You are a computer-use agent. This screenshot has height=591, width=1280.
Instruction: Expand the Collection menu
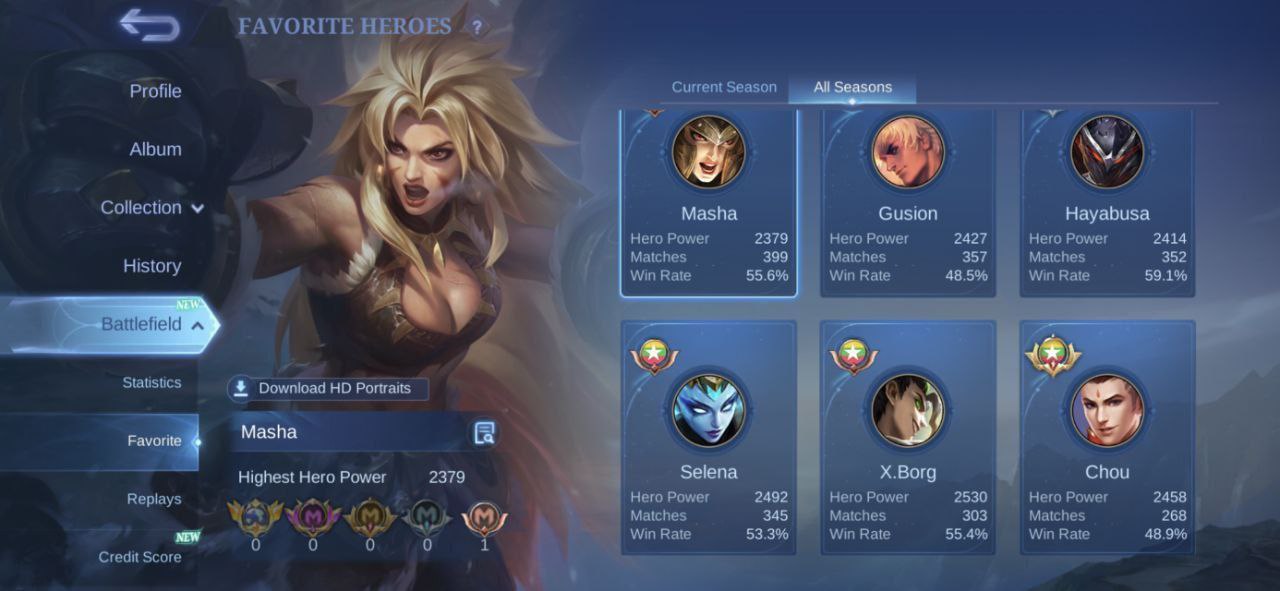coord(151,208)
